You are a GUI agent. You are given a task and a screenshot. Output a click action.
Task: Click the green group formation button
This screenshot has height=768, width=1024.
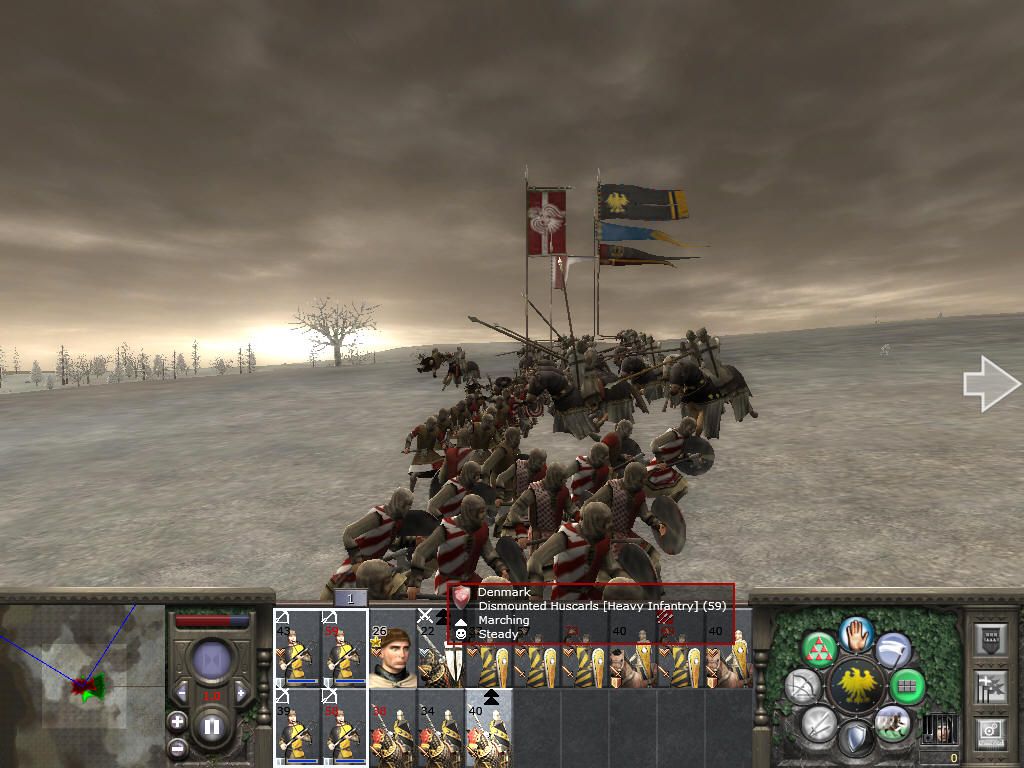pyautogui.click(x=907, y=686)
